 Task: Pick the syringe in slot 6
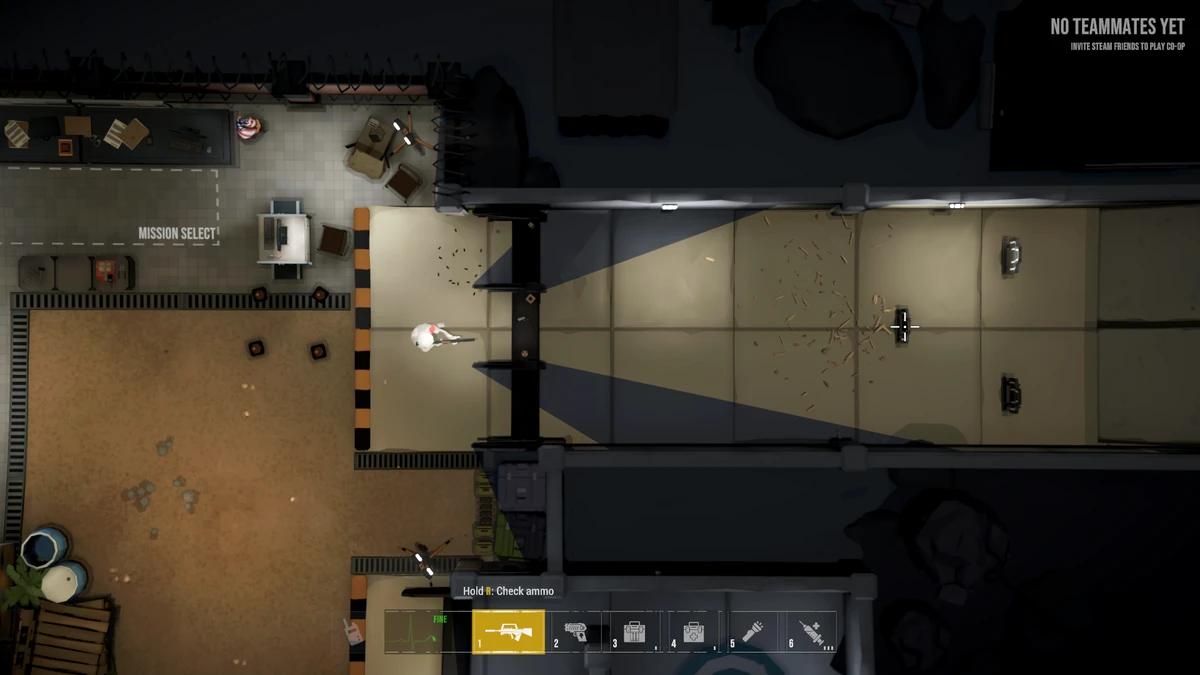tap(811, 631)
